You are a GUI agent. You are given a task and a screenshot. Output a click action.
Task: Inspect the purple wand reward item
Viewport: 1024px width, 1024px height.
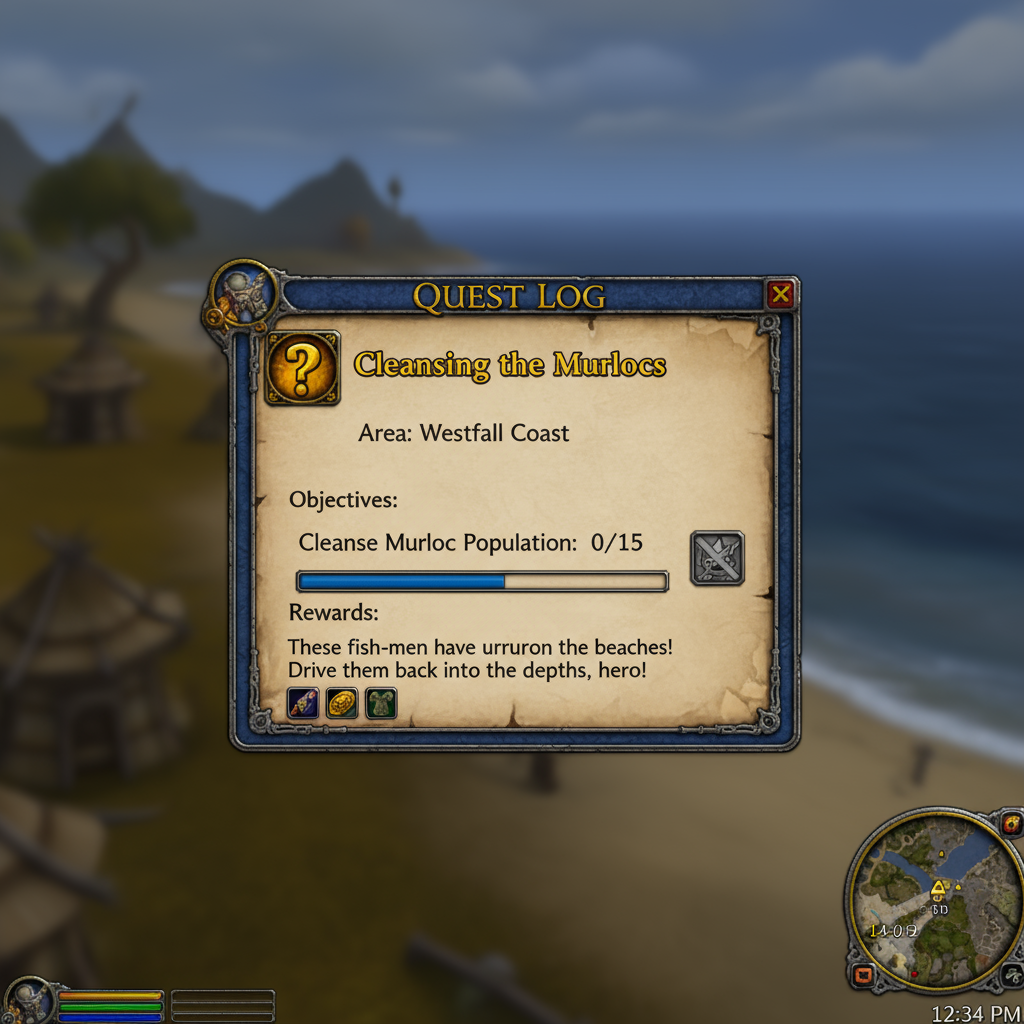[x=303, y=703]
